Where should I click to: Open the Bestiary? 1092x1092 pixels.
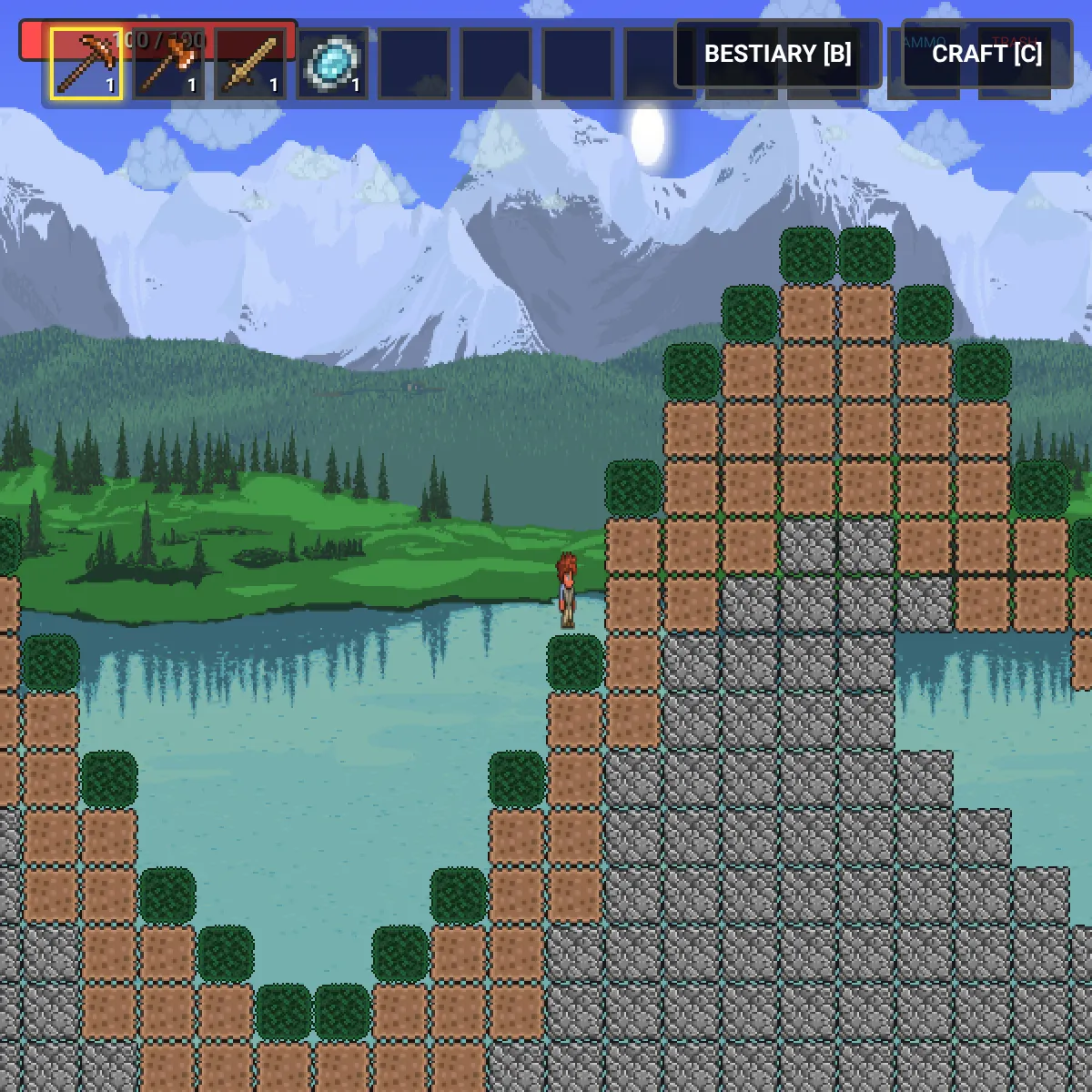pyautogui.click(x=777, y=54)
